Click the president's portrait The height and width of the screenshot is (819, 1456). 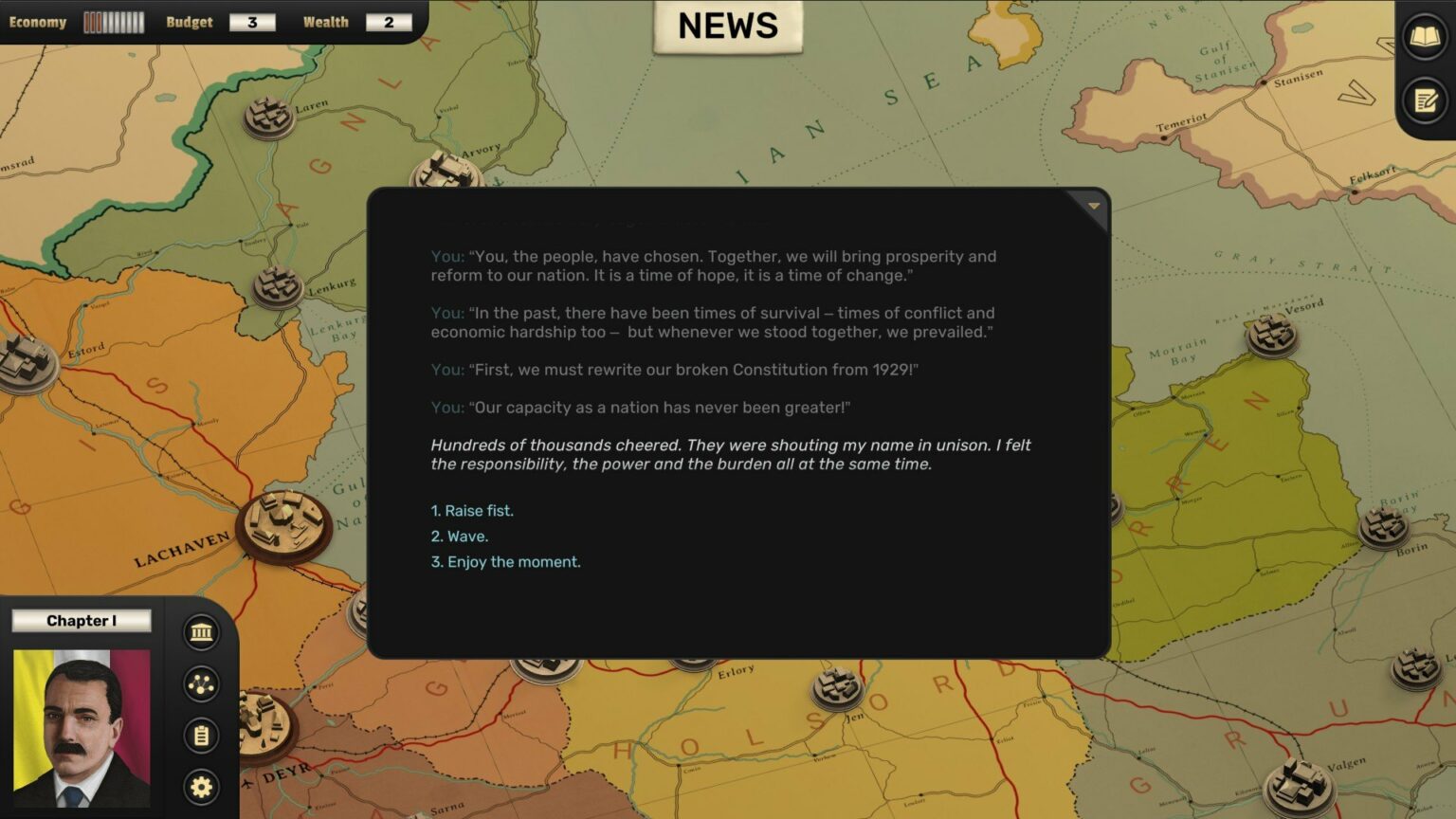pos(82,728)
